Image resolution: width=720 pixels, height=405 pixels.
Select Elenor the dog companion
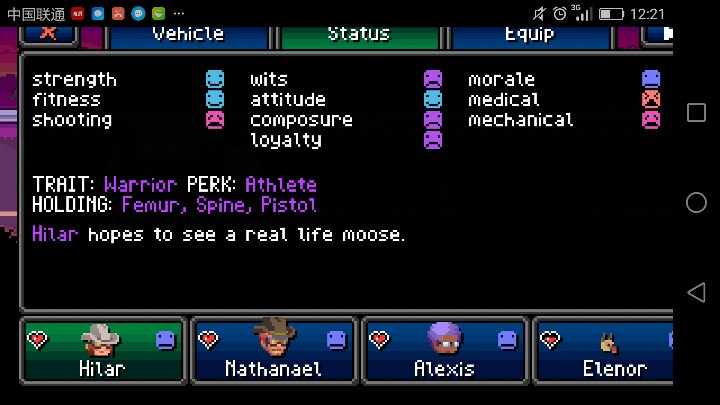click(x=604, y=351)
